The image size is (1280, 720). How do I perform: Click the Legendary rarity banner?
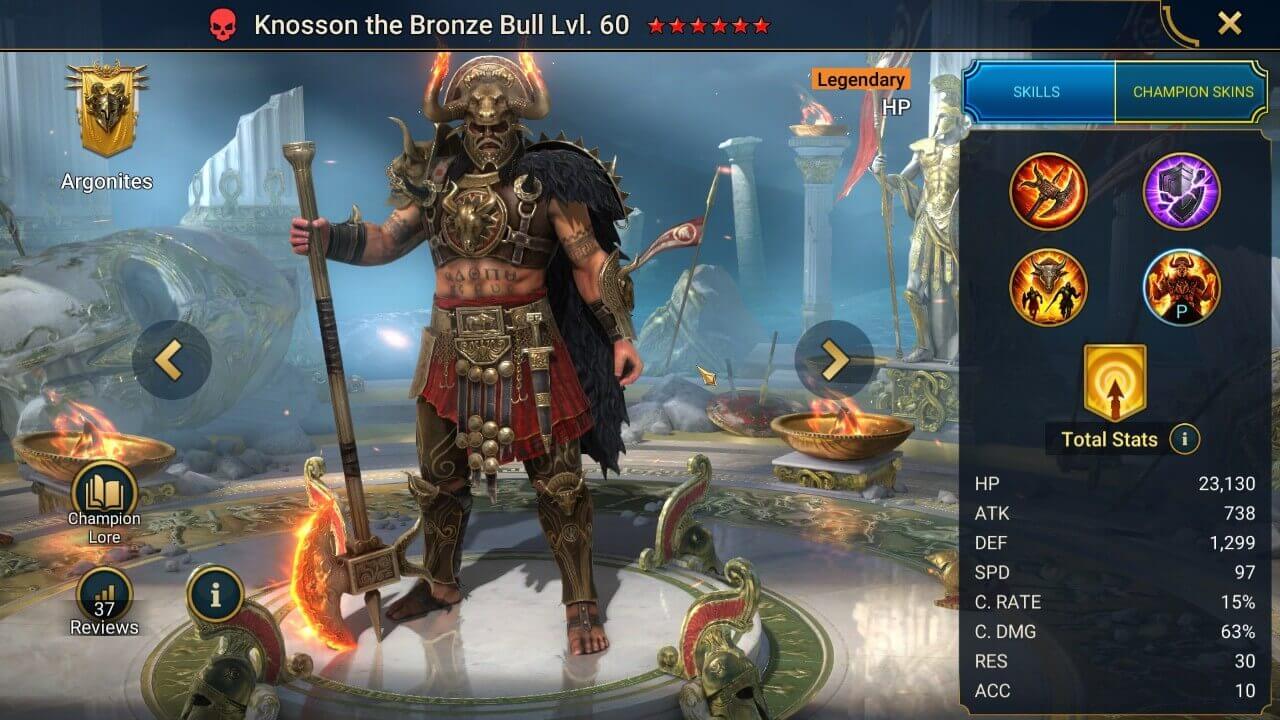click(x=859, y=80)
